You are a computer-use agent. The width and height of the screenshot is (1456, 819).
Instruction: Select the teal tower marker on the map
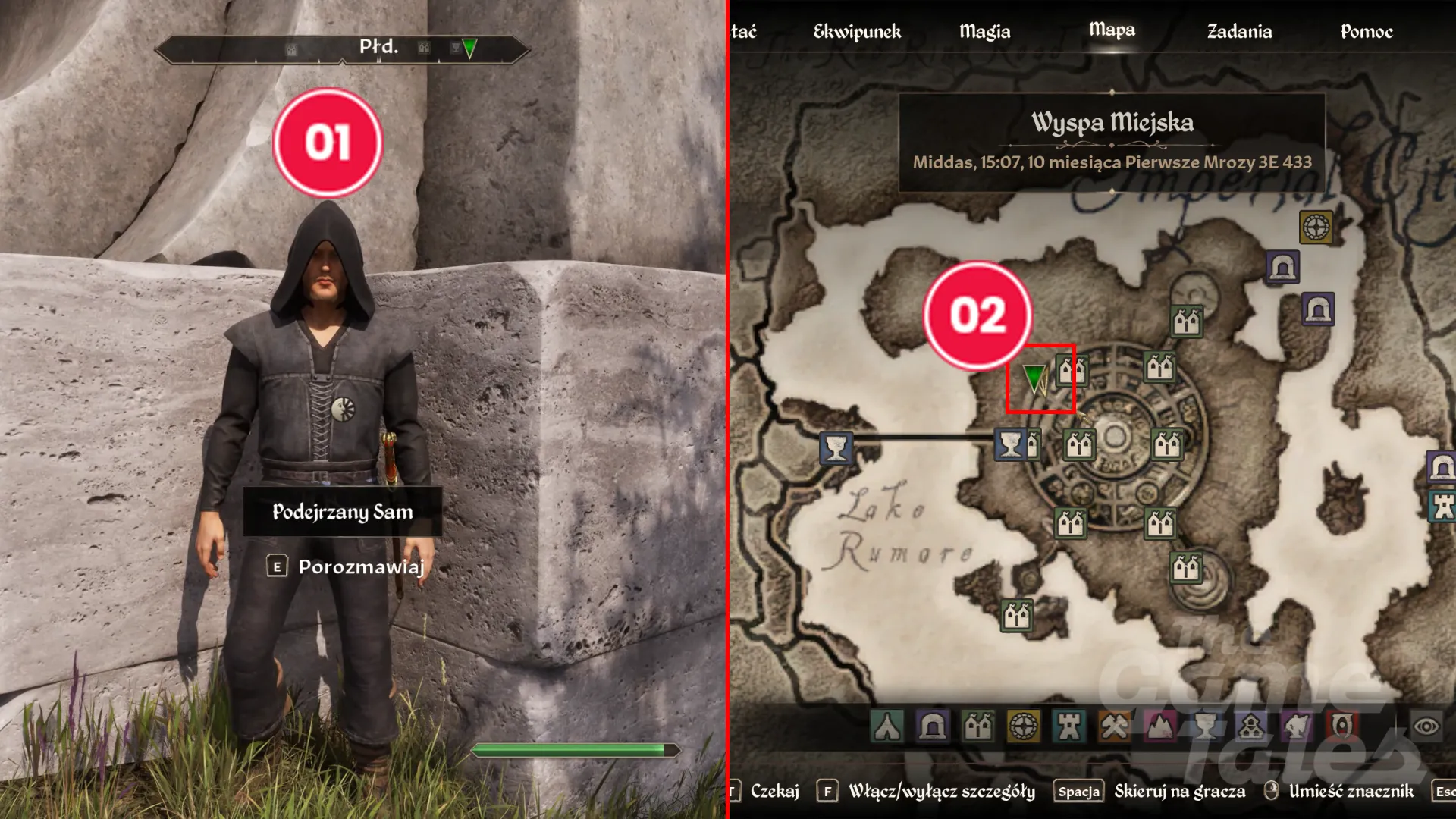(x=1442, y=507)
